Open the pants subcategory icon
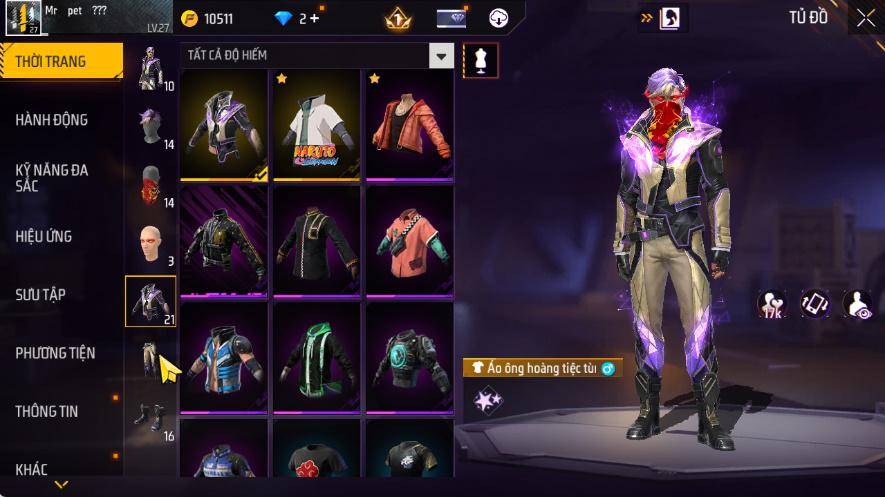The height and width of the screenshot is (497, 885). point(150,358)
